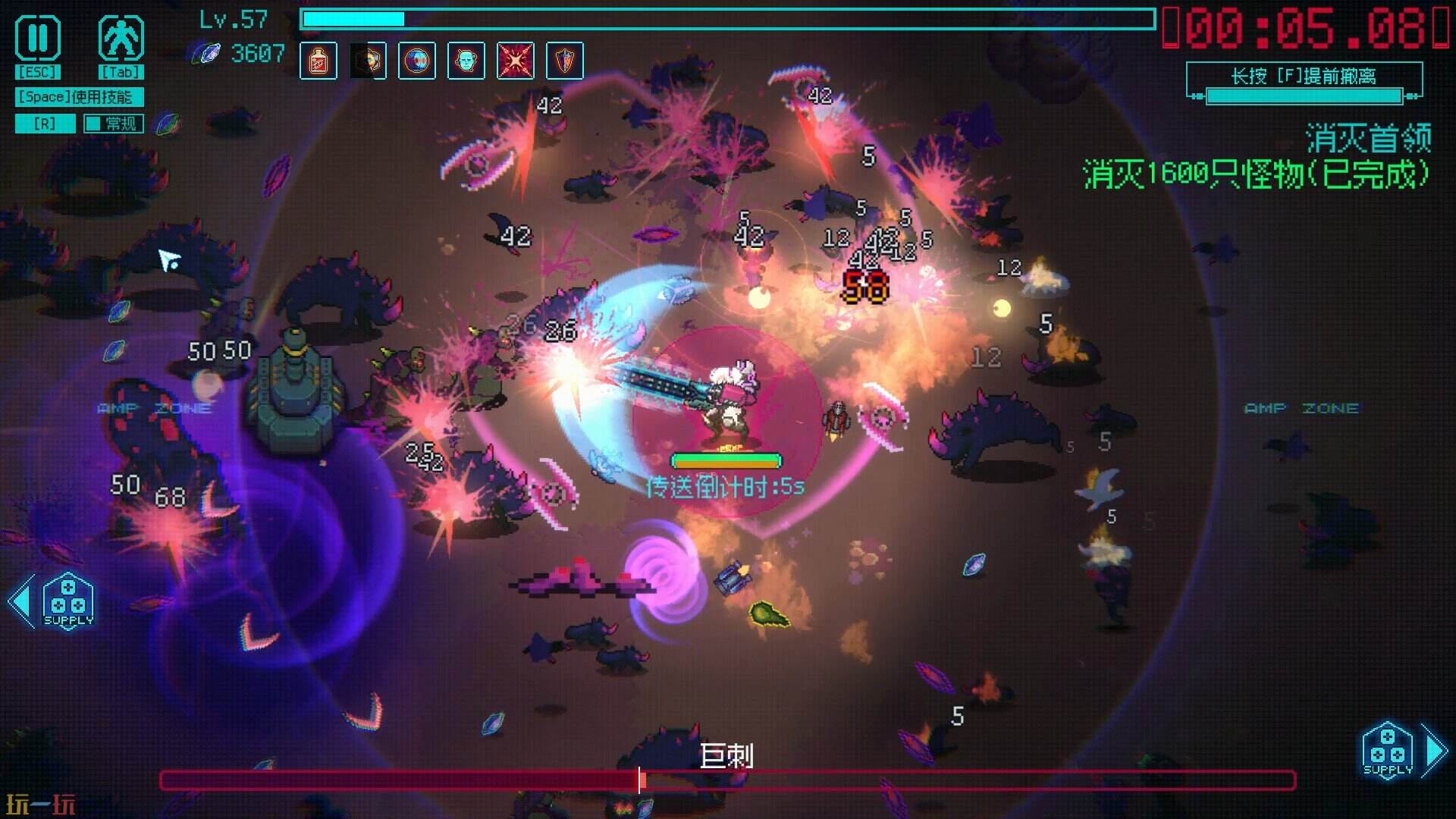The width and height of the screenshot is (1456, 819).
Task: Use the [Space]使用技能 skill button
Action: tap(78, 97)
